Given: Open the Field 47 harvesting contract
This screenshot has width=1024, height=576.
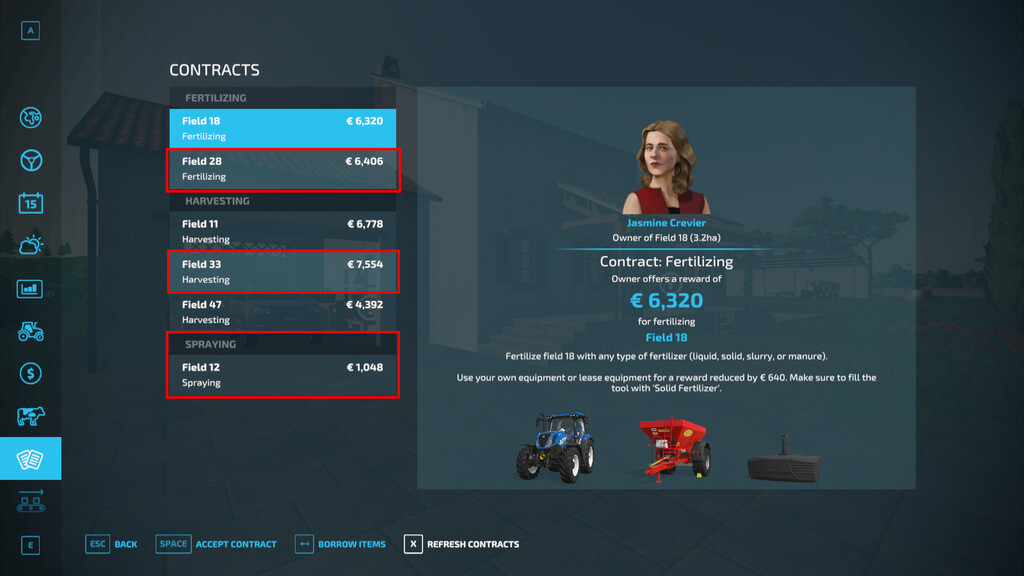Looking at the screenshot, I should [x=282, y=312].
